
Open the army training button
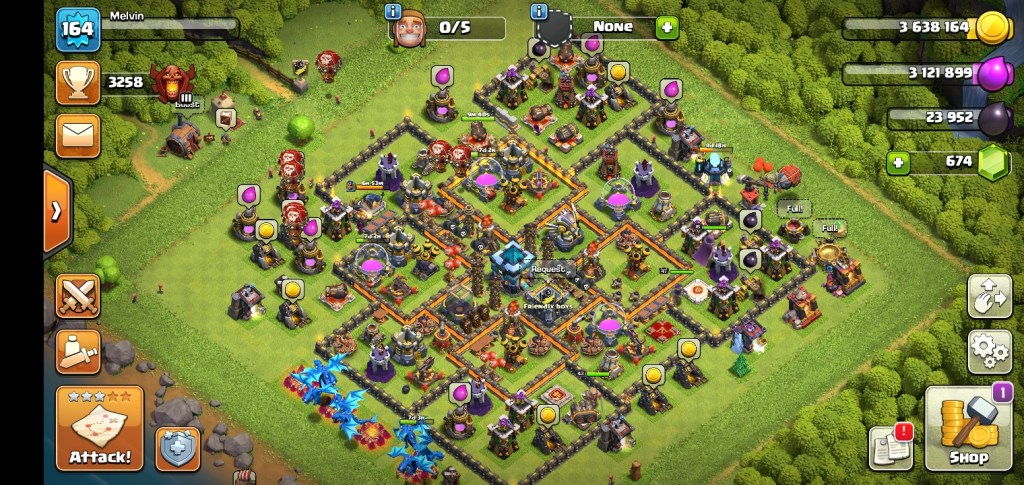[x=77, y=348]
